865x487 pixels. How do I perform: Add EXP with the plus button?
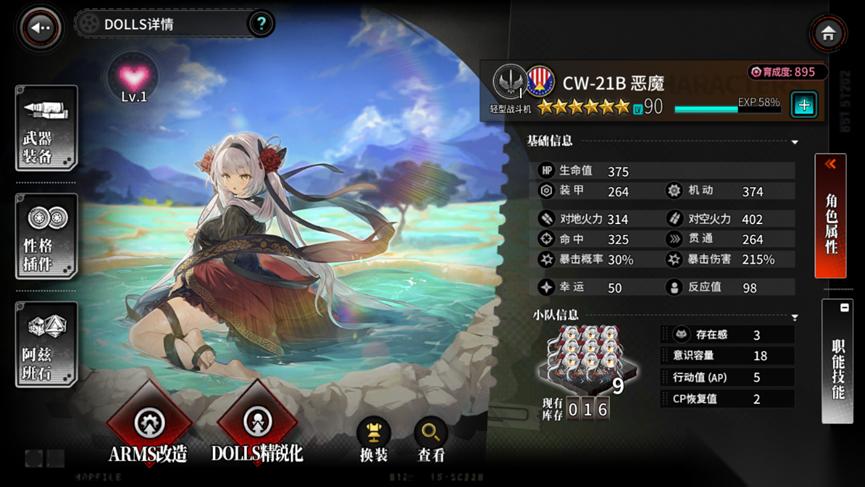click(x=802, y=104)
